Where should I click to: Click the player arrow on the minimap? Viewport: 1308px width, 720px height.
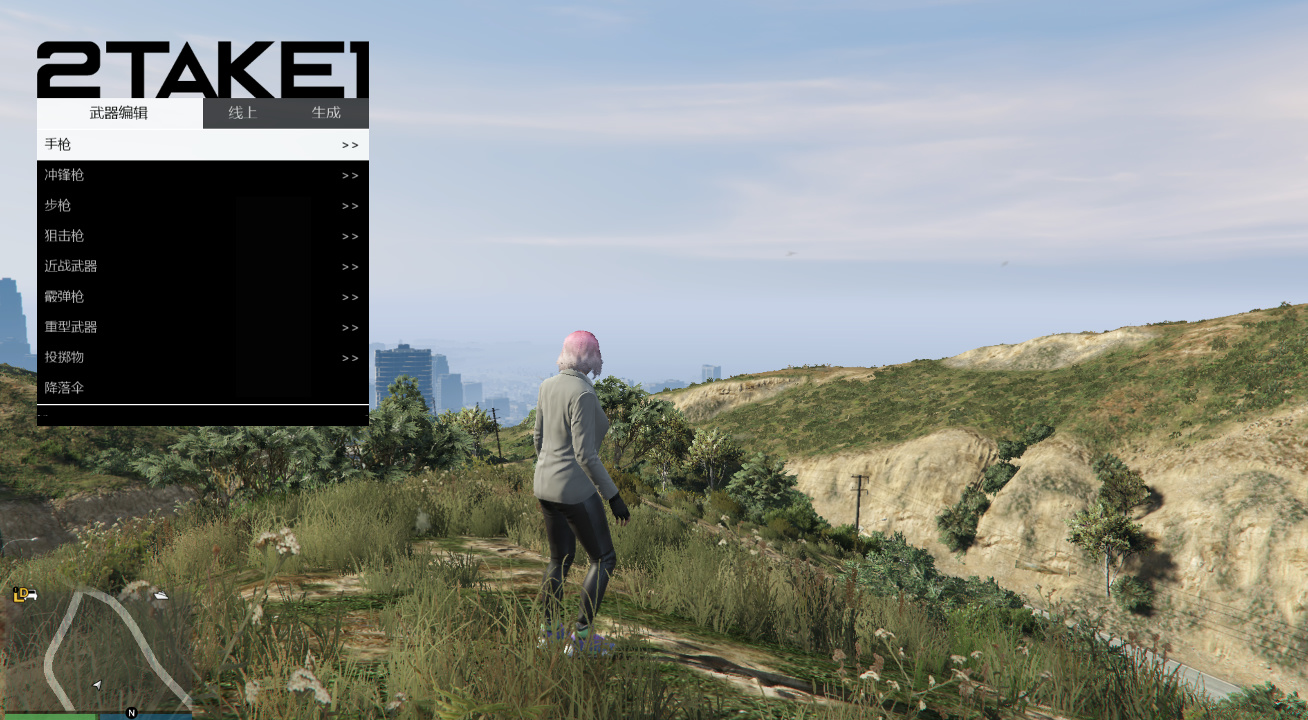pyautogui.click(x=97, y=685)
